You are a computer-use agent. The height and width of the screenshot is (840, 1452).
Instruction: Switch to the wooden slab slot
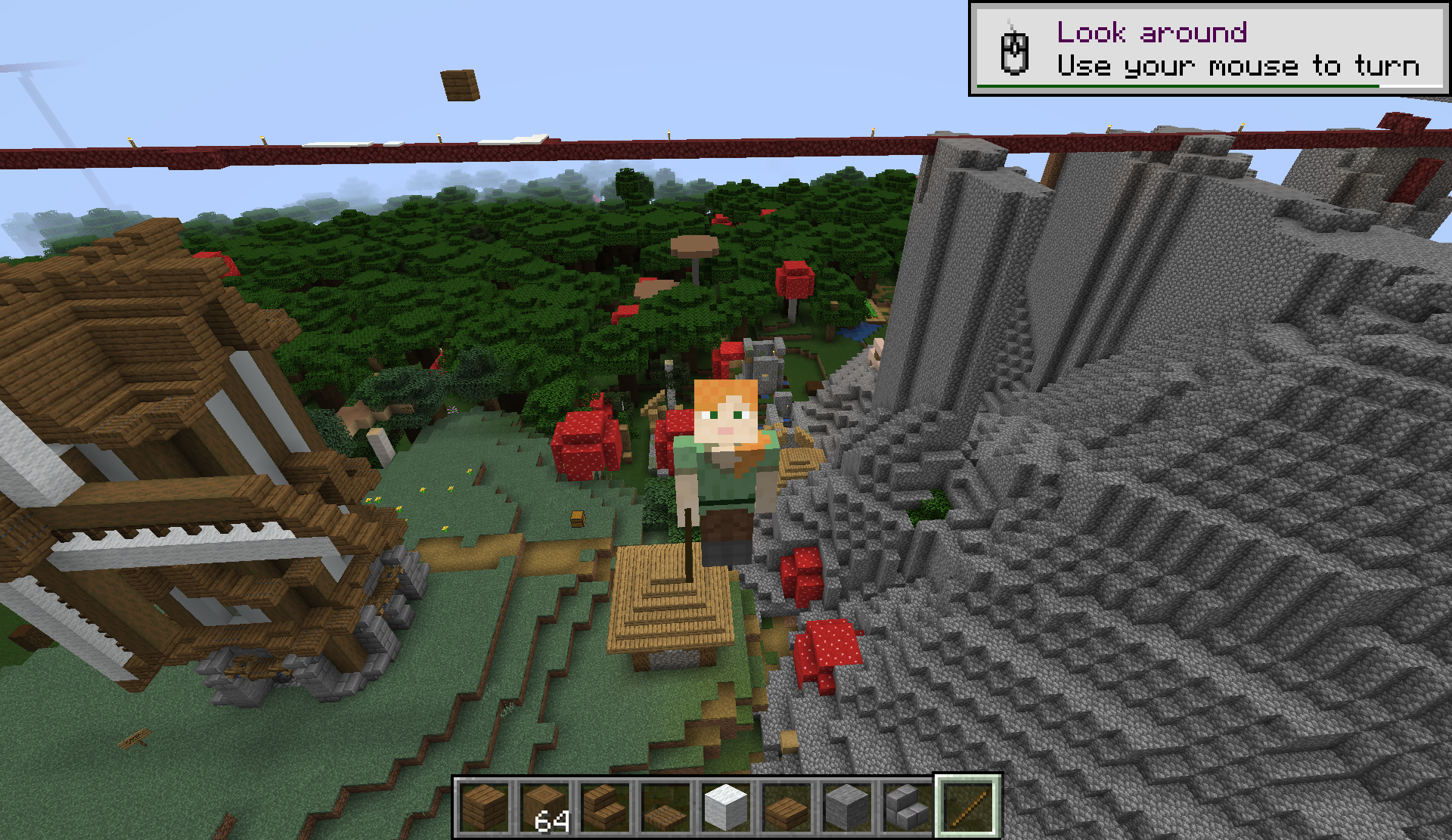[787, 806]
